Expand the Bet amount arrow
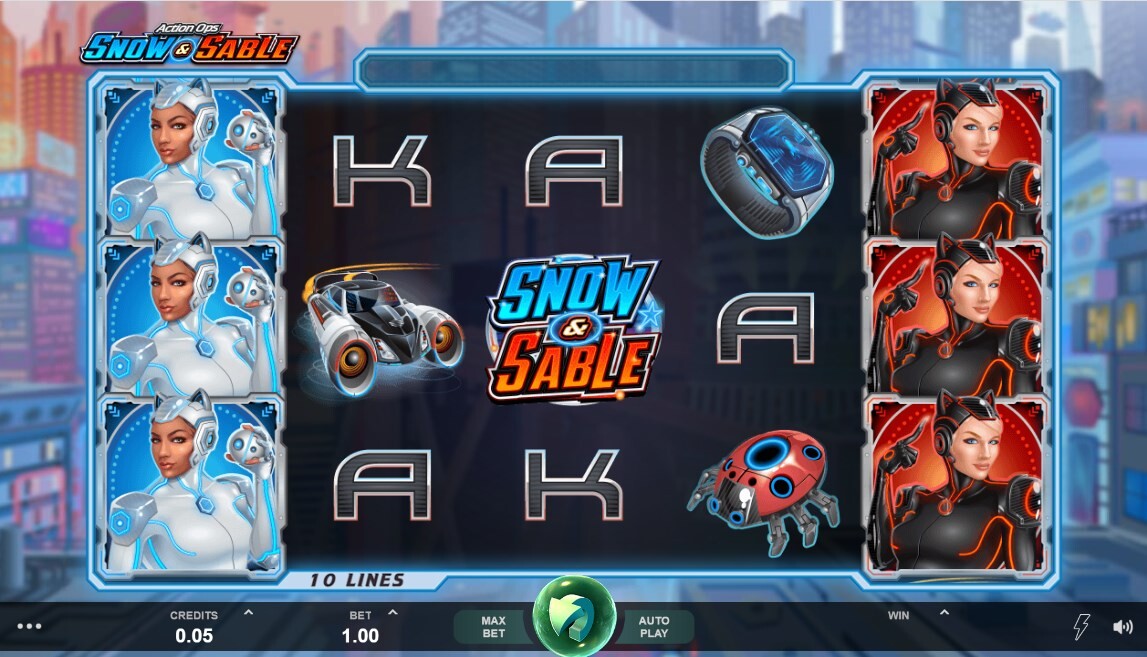1147x657 pixels. (x=393, y=612)
